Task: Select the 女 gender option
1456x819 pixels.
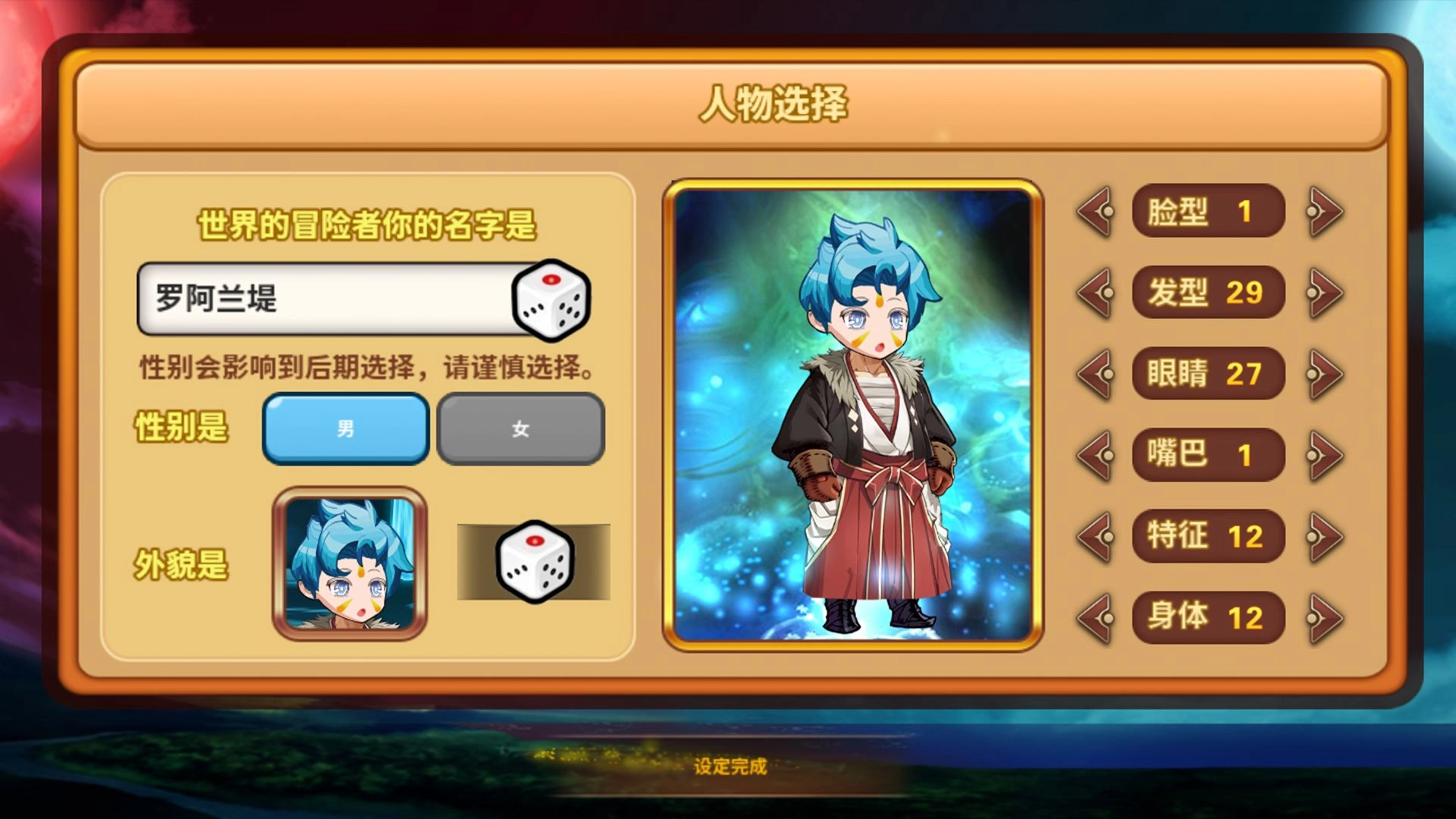Action: coord(521,428)
